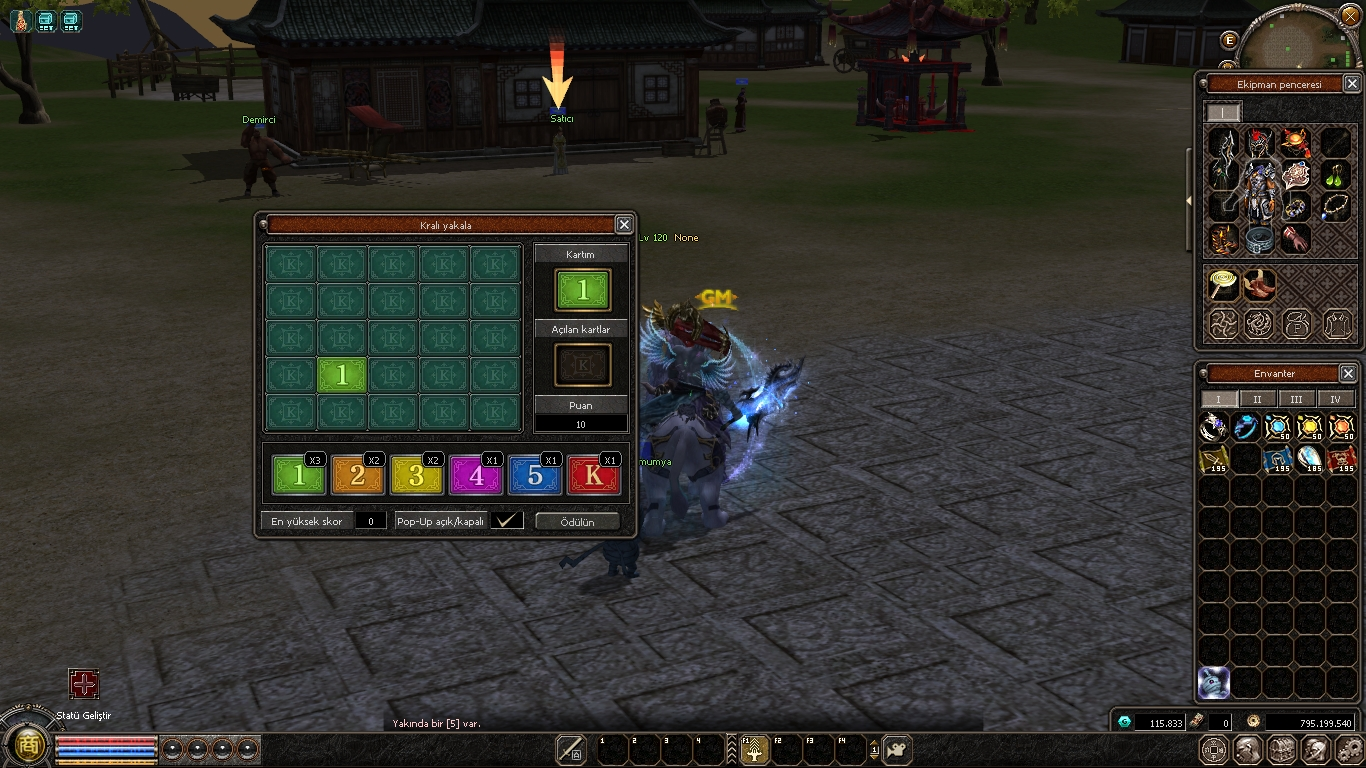The image size is (1366, 768).
Task: Select the red K king card counter
Action: coord(594,476)
